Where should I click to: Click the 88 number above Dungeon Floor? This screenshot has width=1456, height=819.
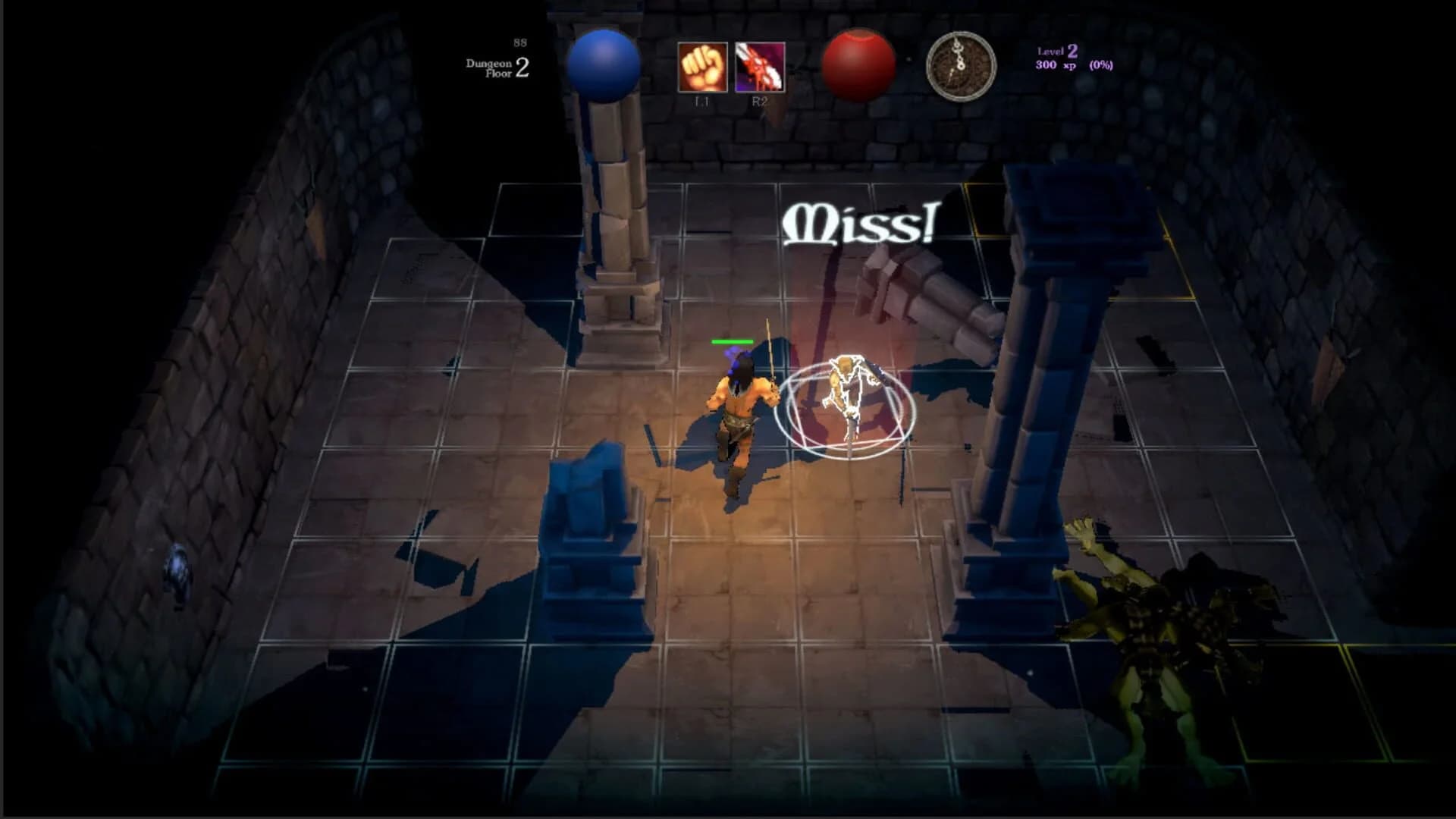[519, 43]
